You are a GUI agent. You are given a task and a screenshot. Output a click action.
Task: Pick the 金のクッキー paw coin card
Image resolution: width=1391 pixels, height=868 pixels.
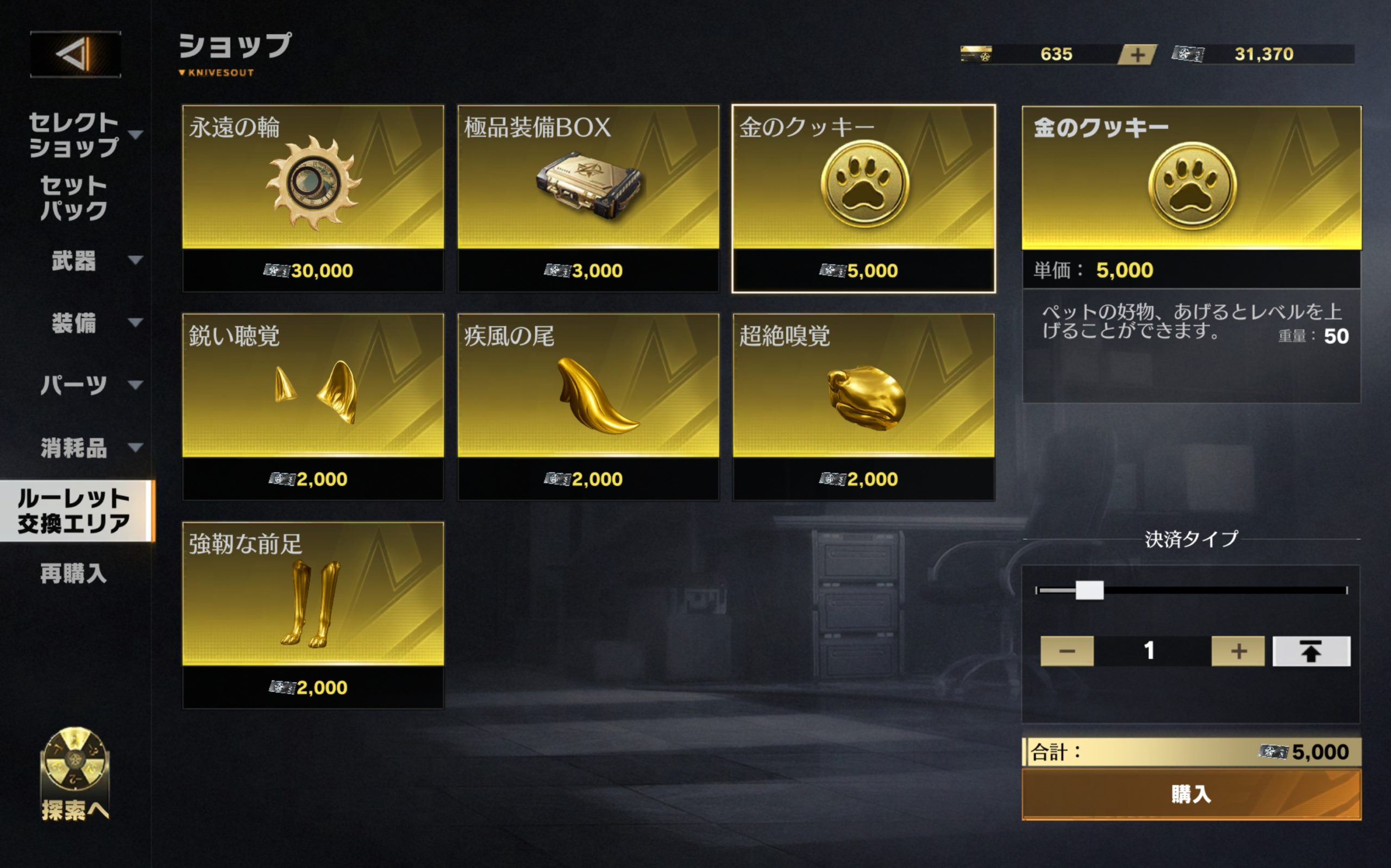[x=863, y=198]
